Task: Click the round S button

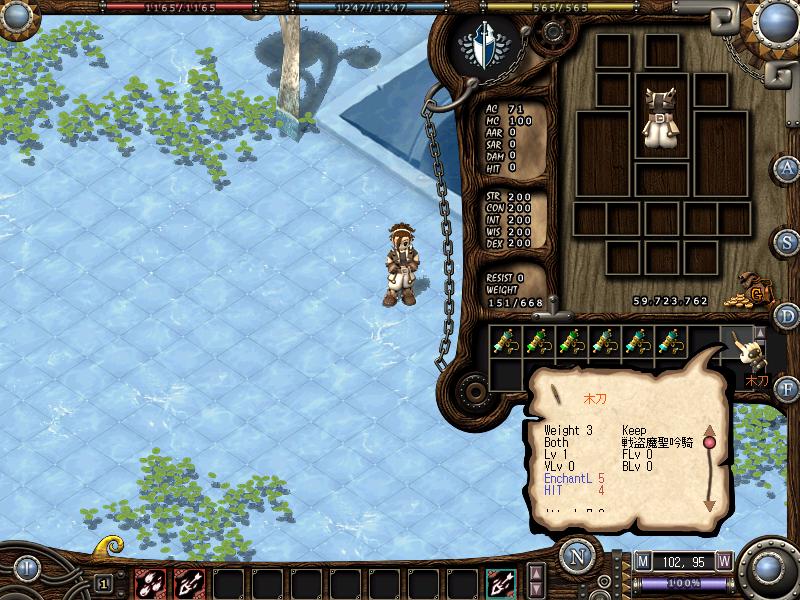Action: [789, 242]
